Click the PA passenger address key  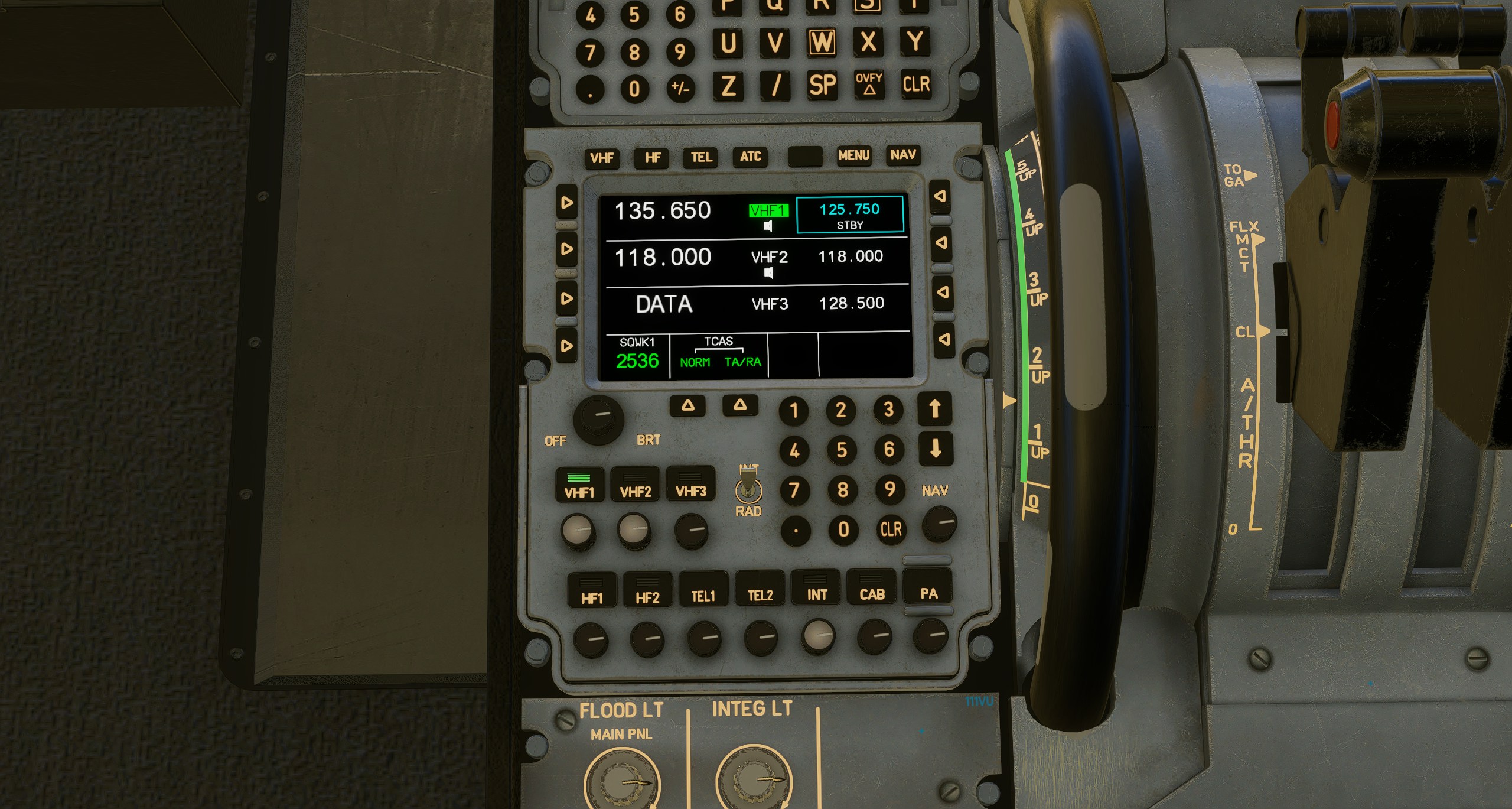pyautogui.click(x=928, y=587)
